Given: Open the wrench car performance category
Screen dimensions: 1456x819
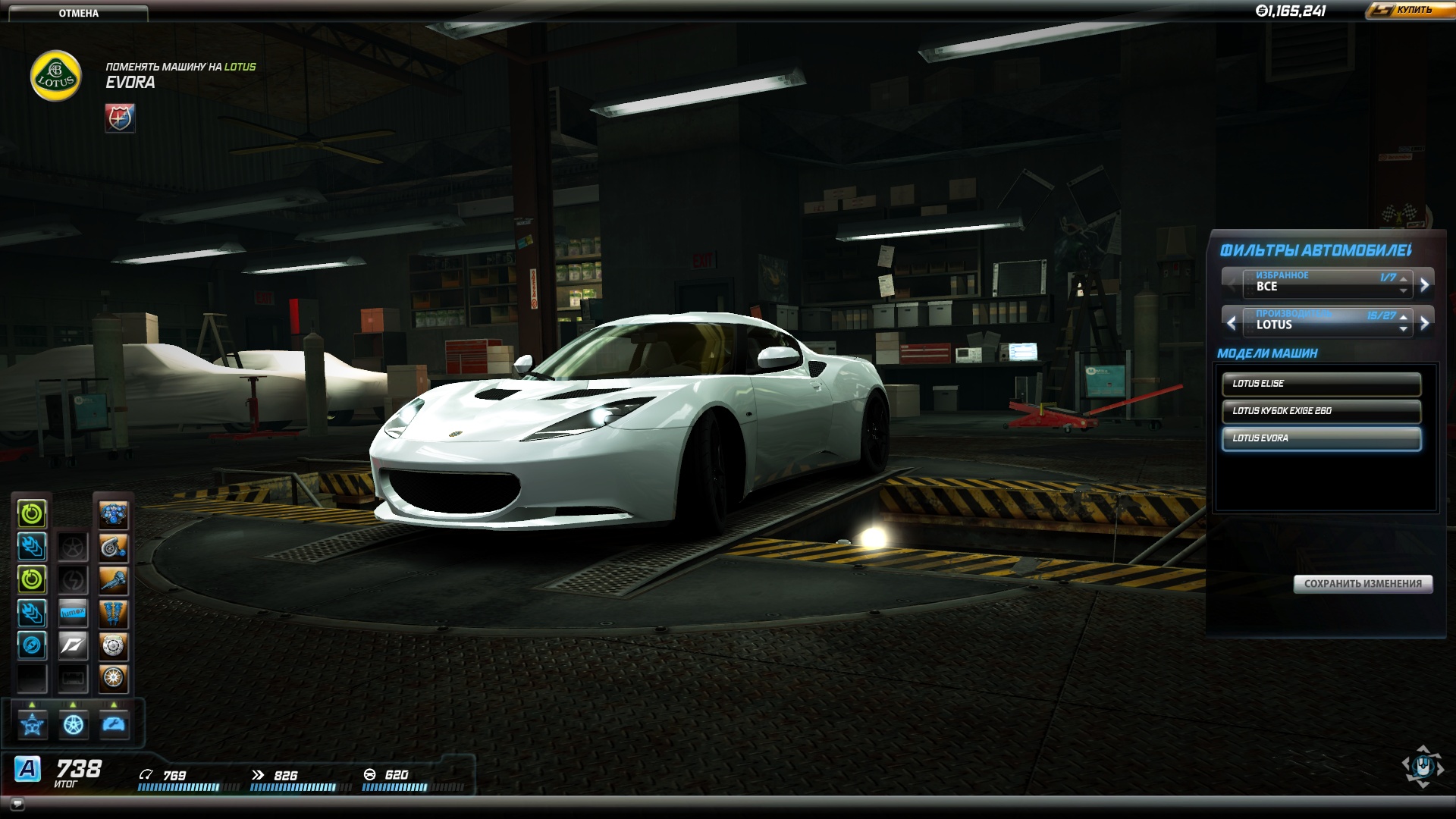Looking at the screenshot, I should [x=114, y=725].
